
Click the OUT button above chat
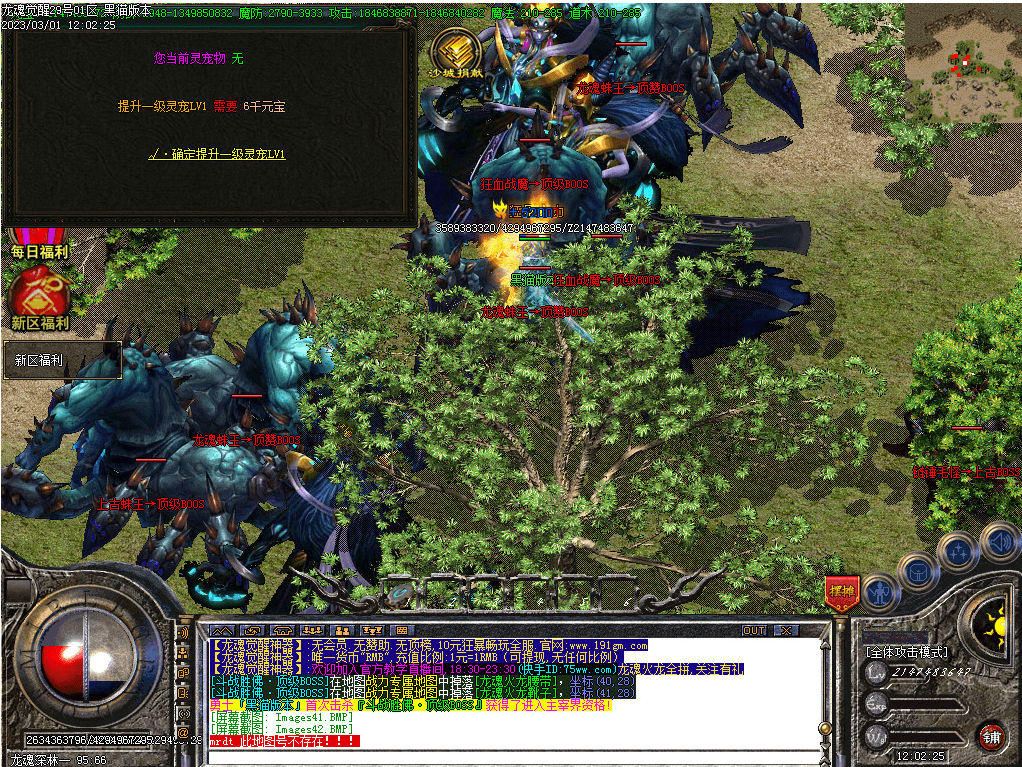(x=754, y=631)
